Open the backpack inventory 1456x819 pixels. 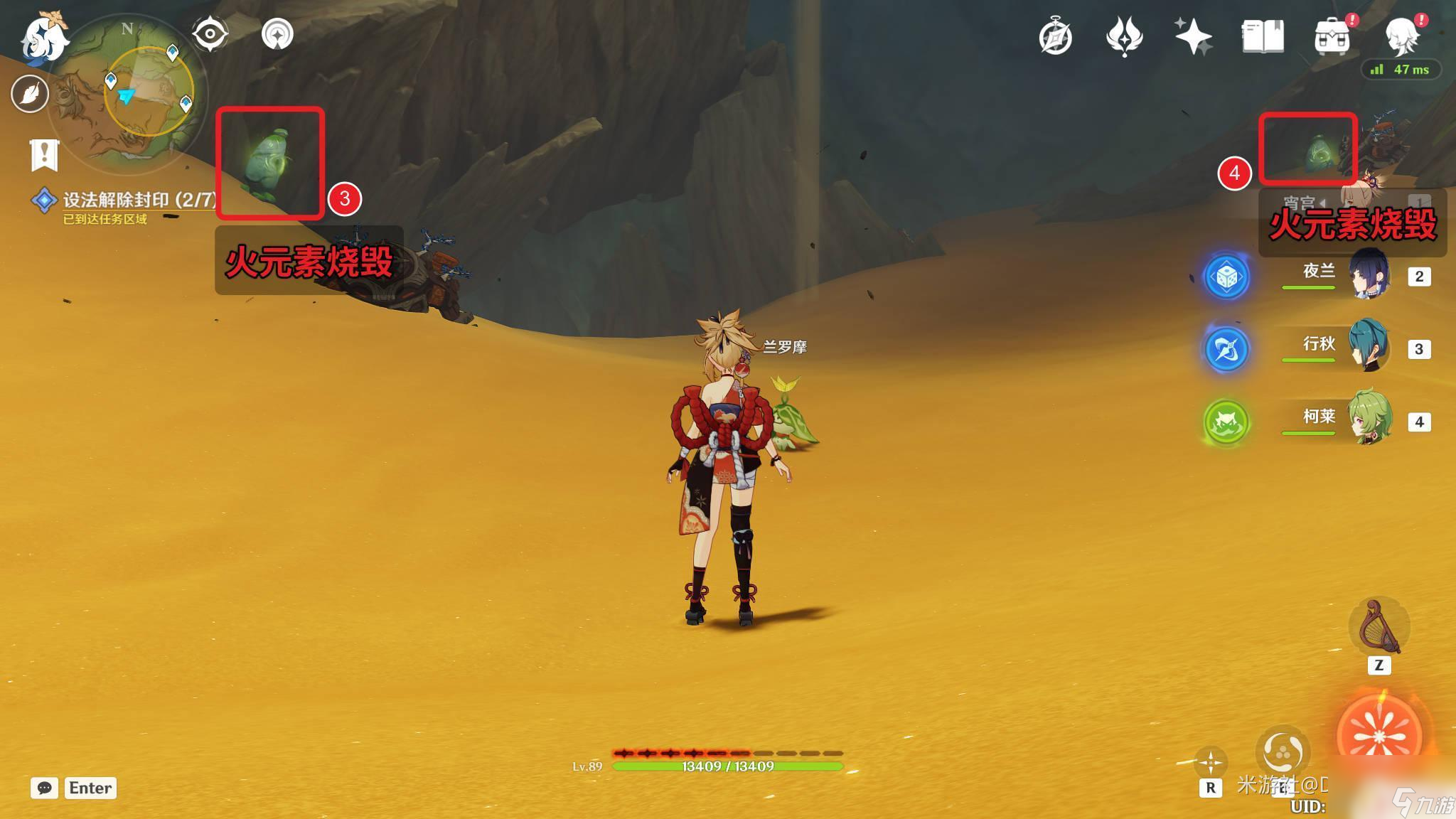[1332, 36]
